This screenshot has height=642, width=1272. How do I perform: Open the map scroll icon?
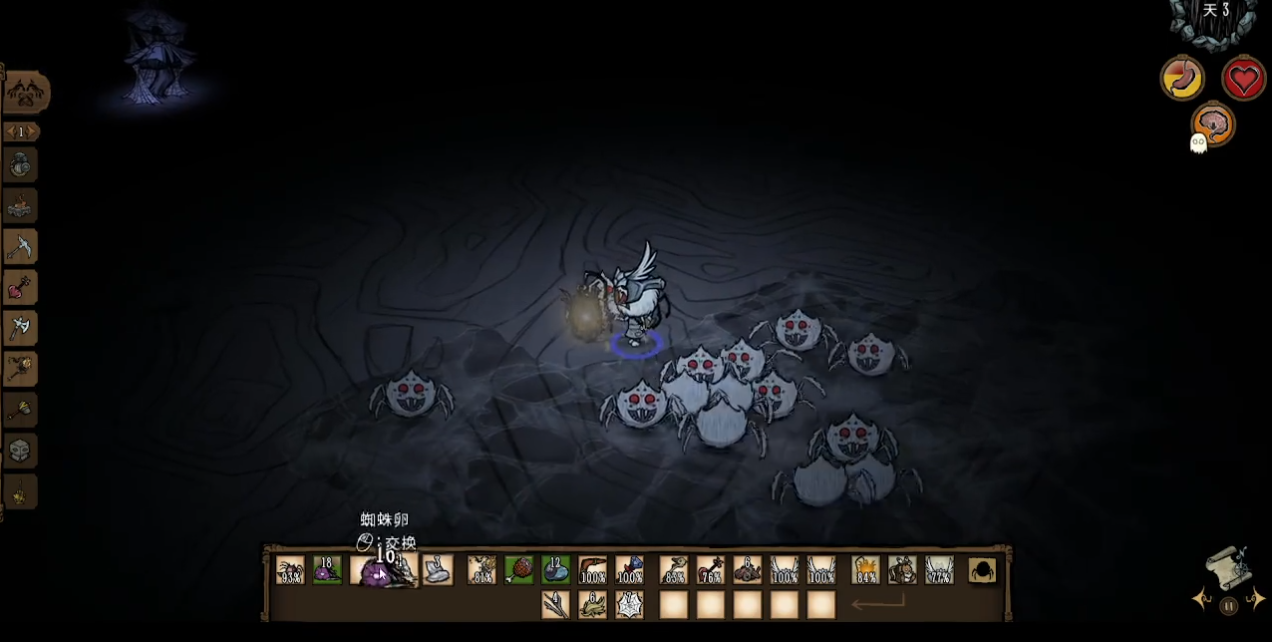pos(1229,570)
